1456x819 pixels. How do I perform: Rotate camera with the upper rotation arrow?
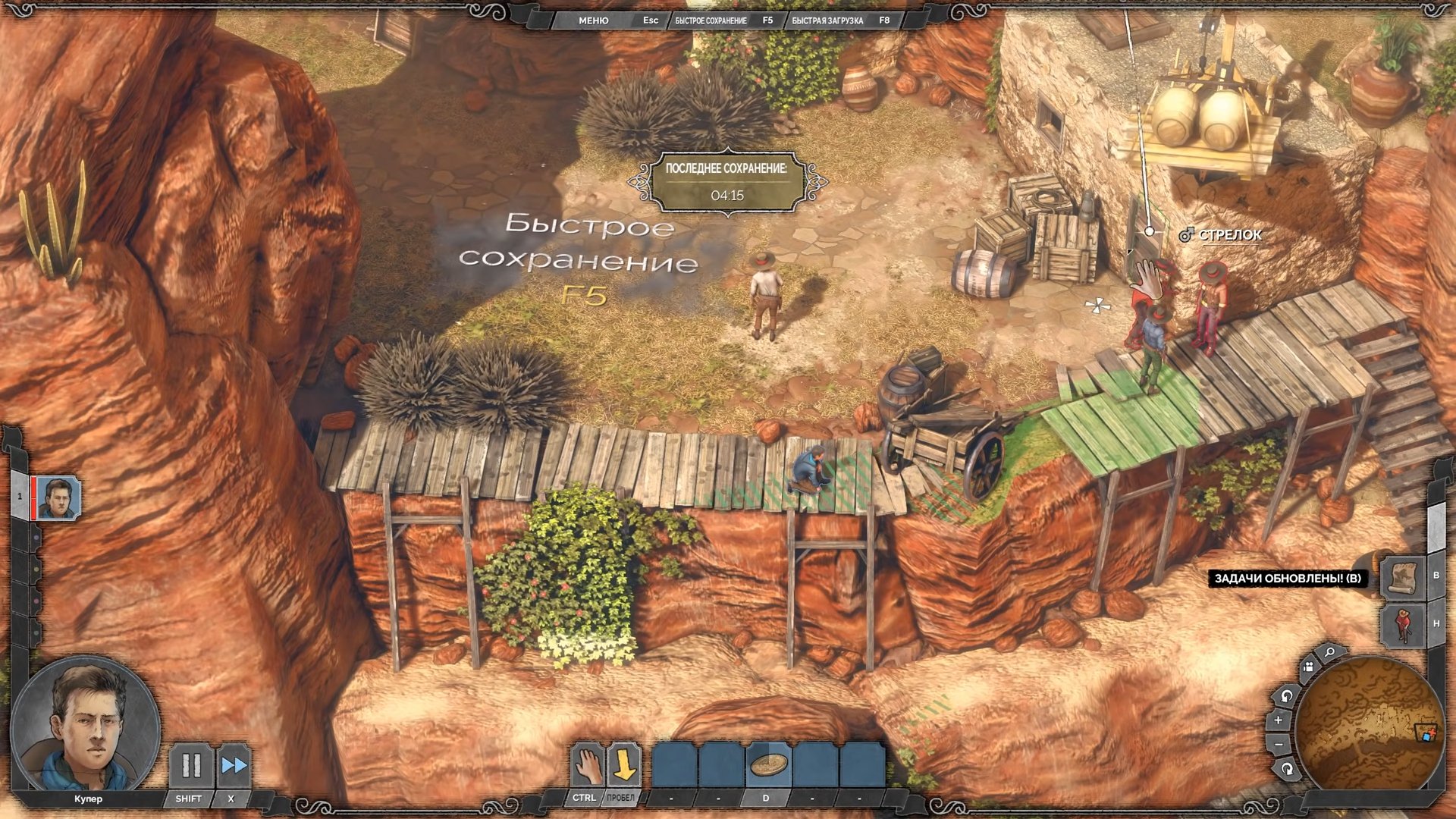(1286, 695)
